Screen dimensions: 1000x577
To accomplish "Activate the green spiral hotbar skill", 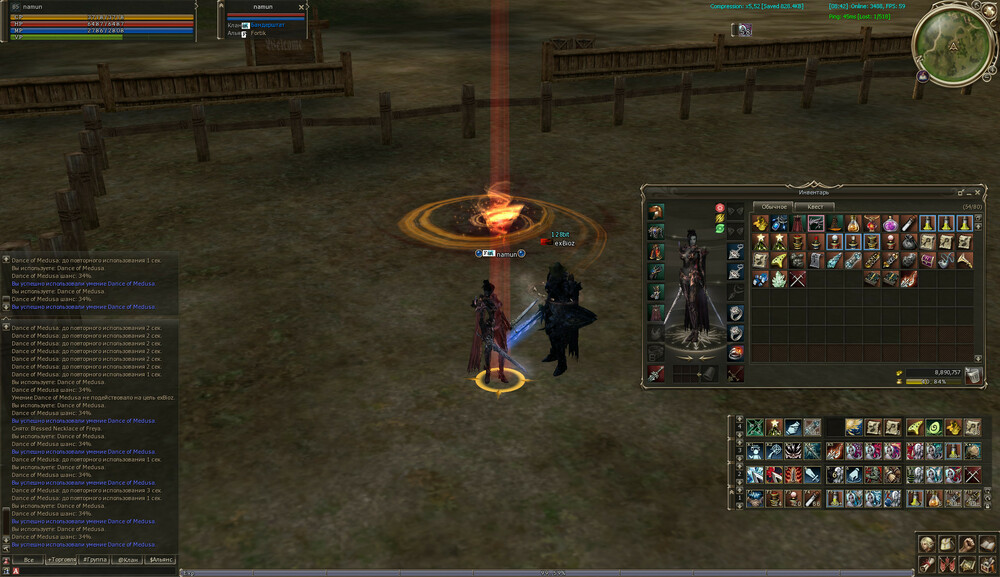I will point(934,427).
